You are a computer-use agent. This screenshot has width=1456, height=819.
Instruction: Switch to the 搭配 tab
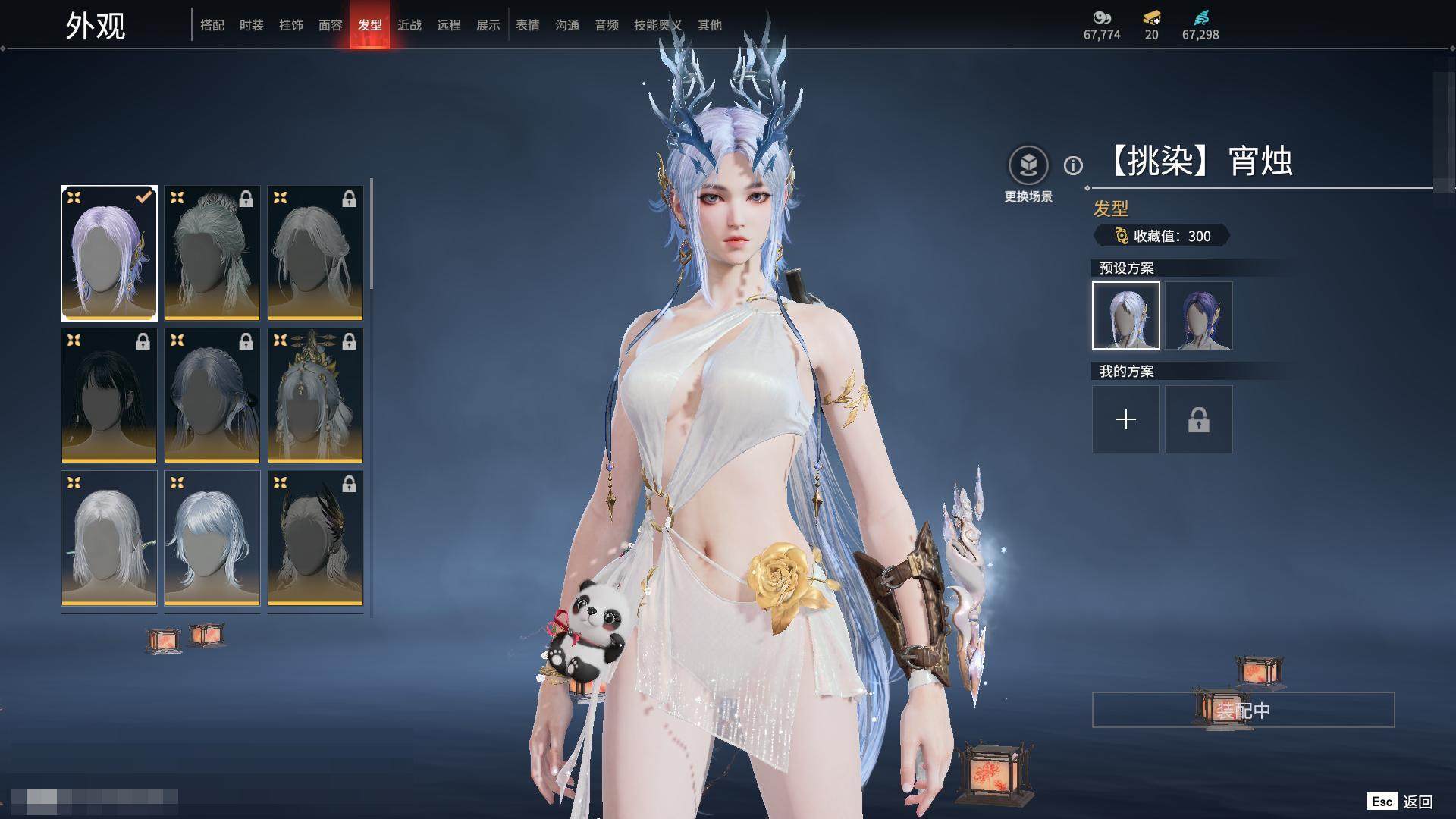click(x=212, y=25)
